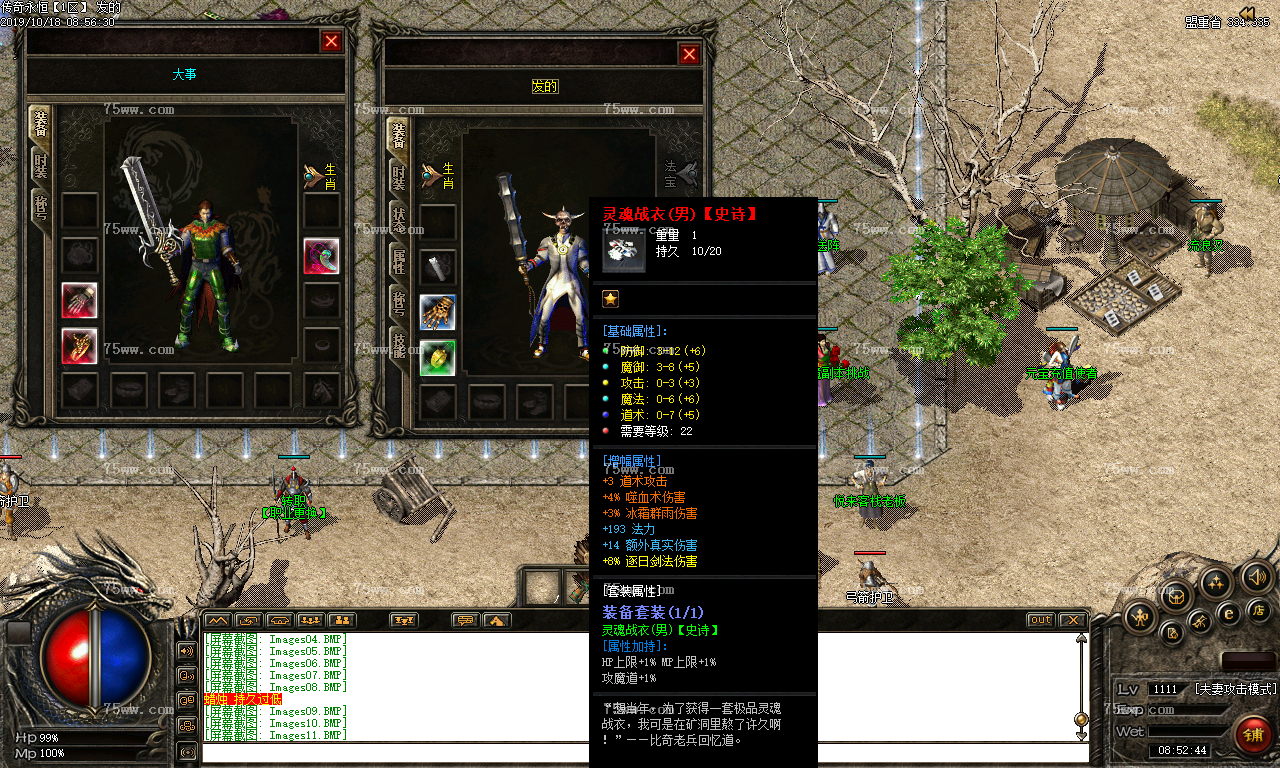Select the 技能 skills tab
The image size is (1280, 768).
(398, 346)
